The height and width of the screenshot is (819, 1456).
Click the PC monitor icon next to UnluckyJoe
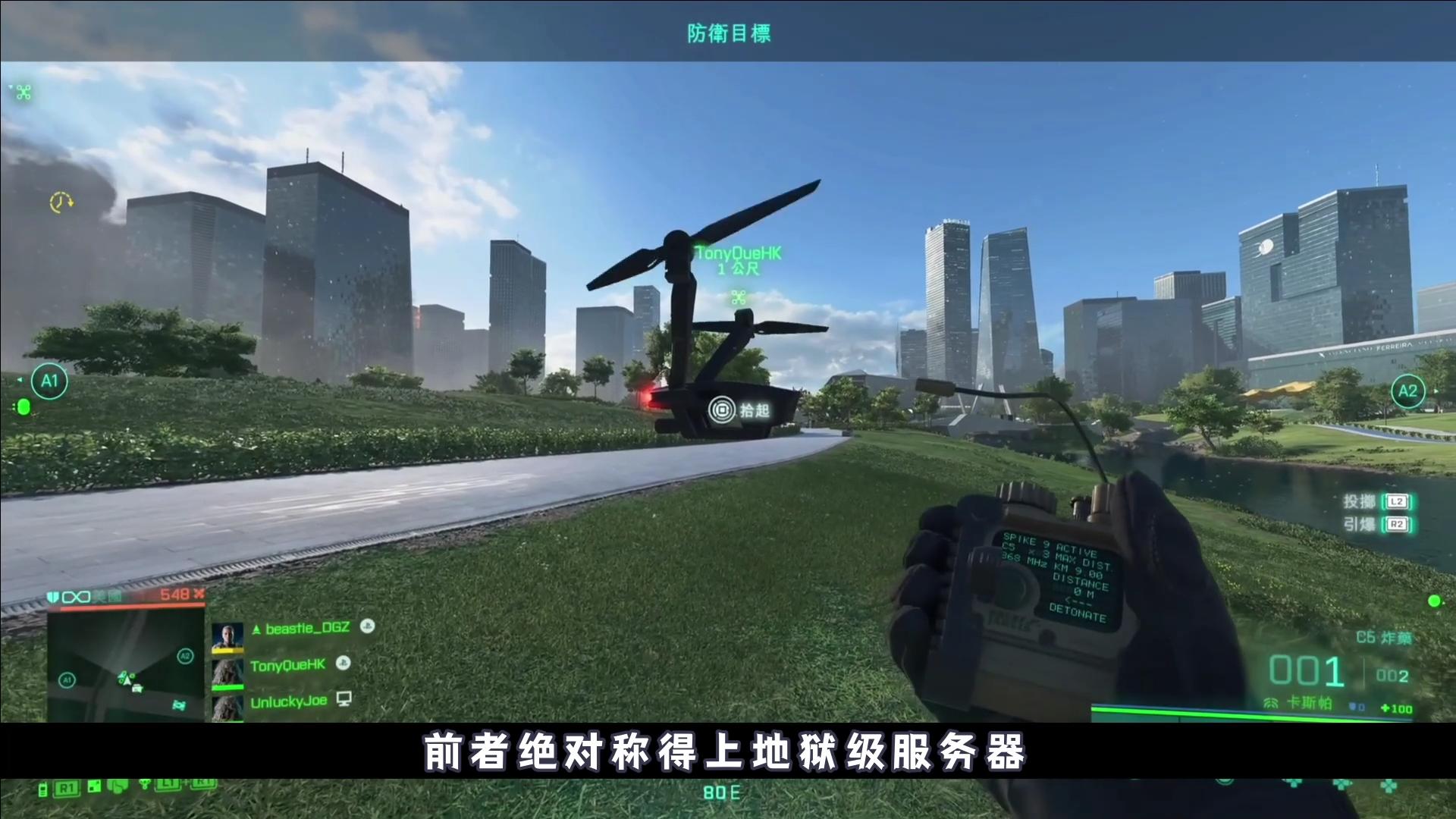344,699
